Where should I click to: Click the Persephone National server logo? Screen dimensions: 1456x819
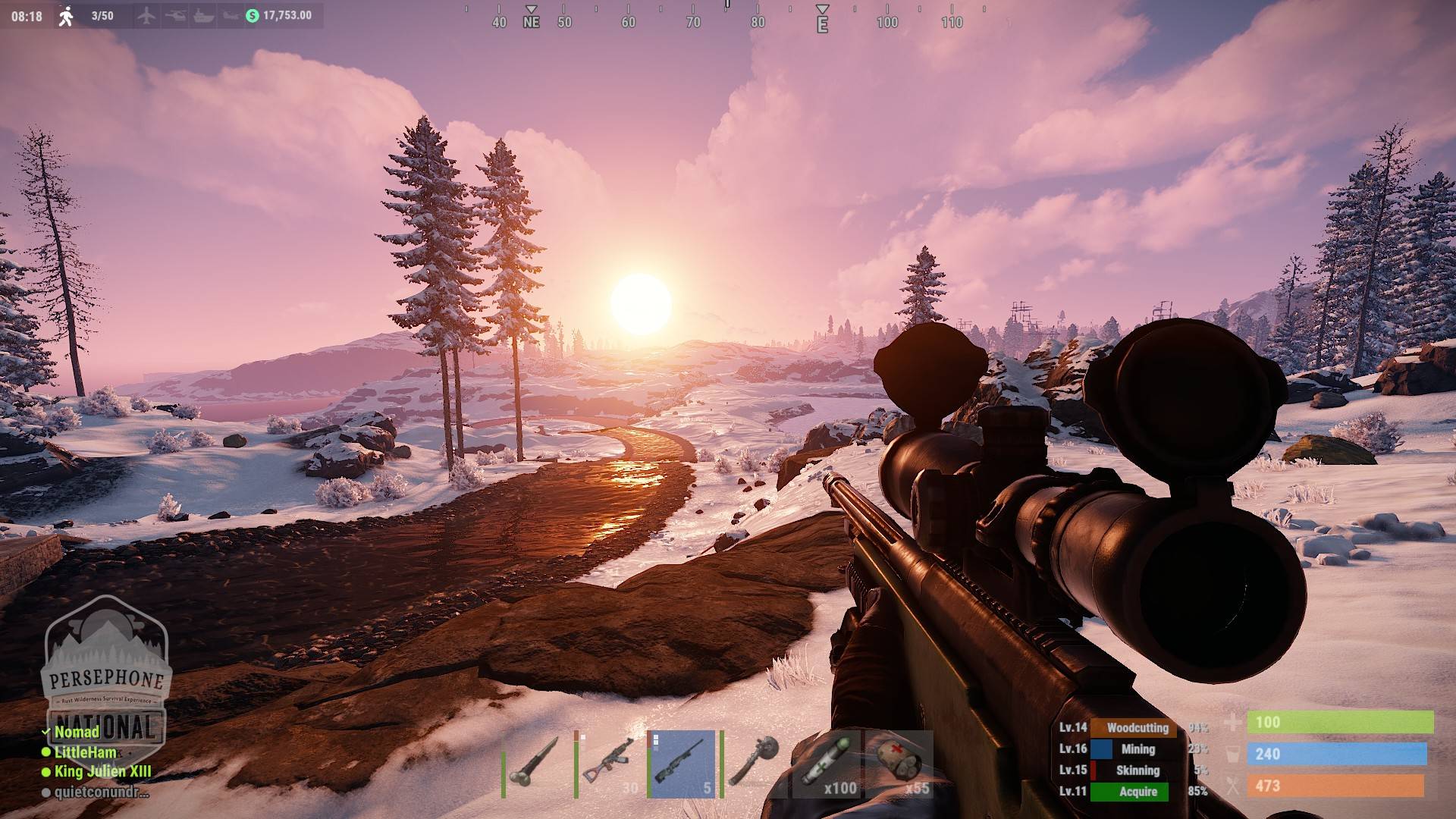pyautogui.click(x=105, y=667)
